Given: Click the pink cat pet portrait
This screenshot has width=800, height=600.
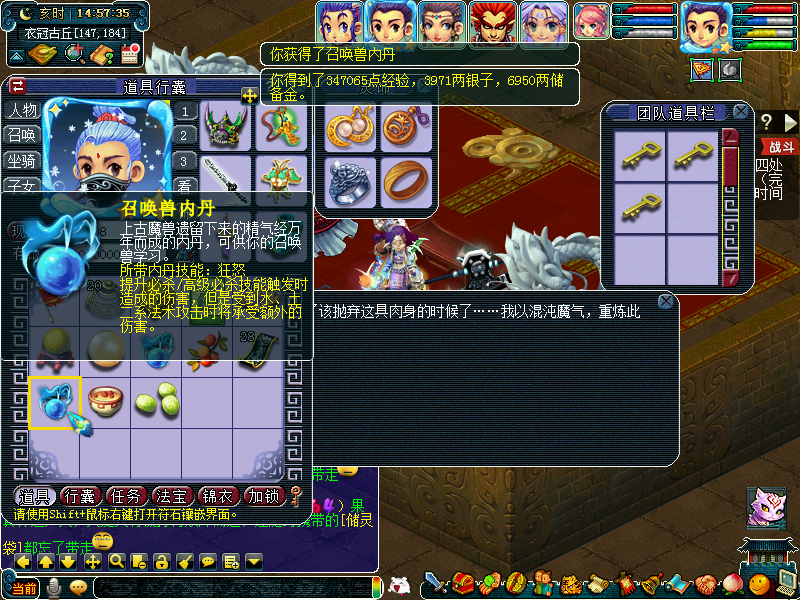Looking at the screenshot, I should pos(765,508).
